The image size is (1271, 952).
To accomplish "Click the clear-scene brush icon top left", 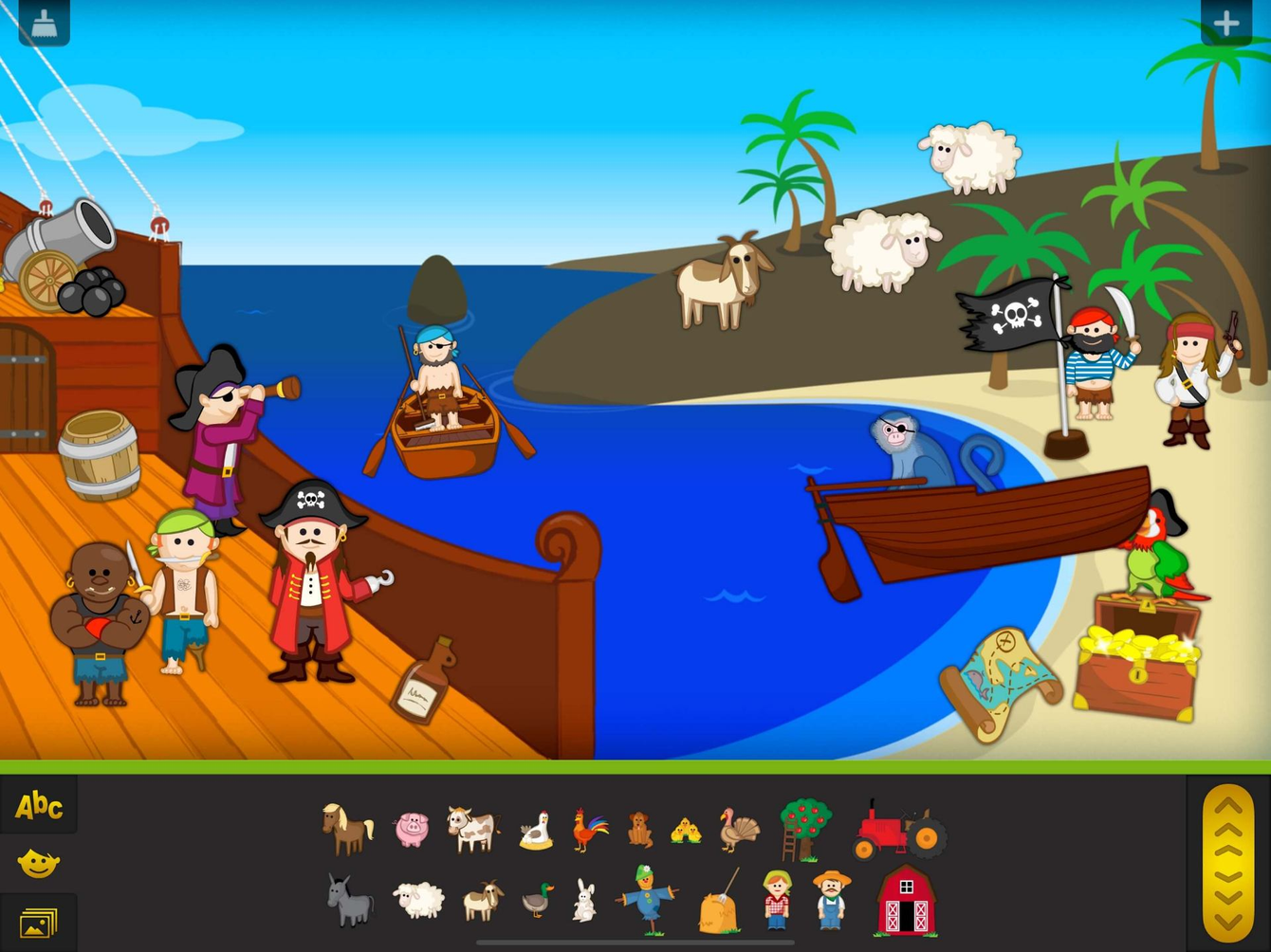I will [42, 21].
